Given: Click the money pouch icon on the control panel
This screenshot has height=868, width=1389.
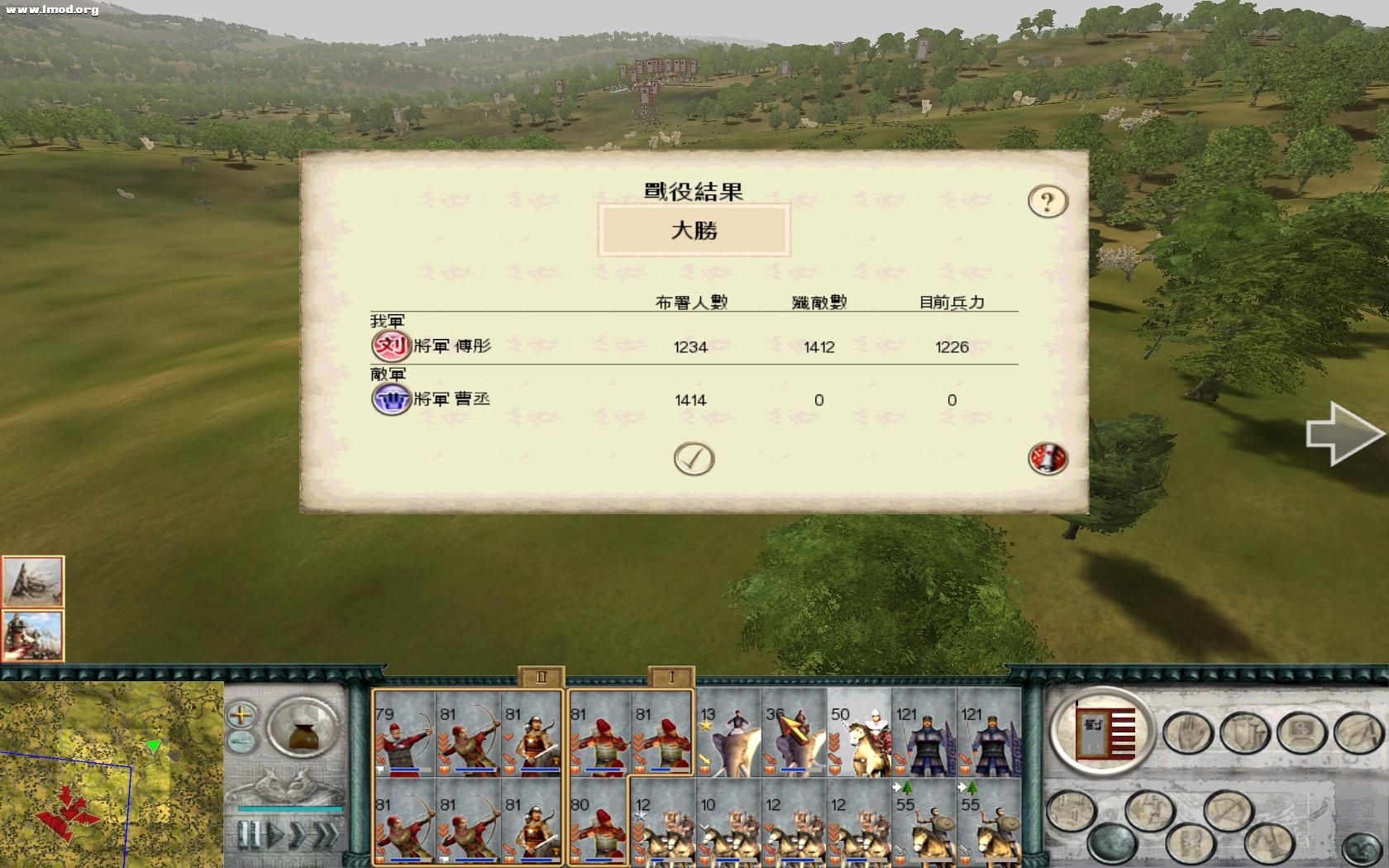Looking at the screenshot, I should 303,727.
